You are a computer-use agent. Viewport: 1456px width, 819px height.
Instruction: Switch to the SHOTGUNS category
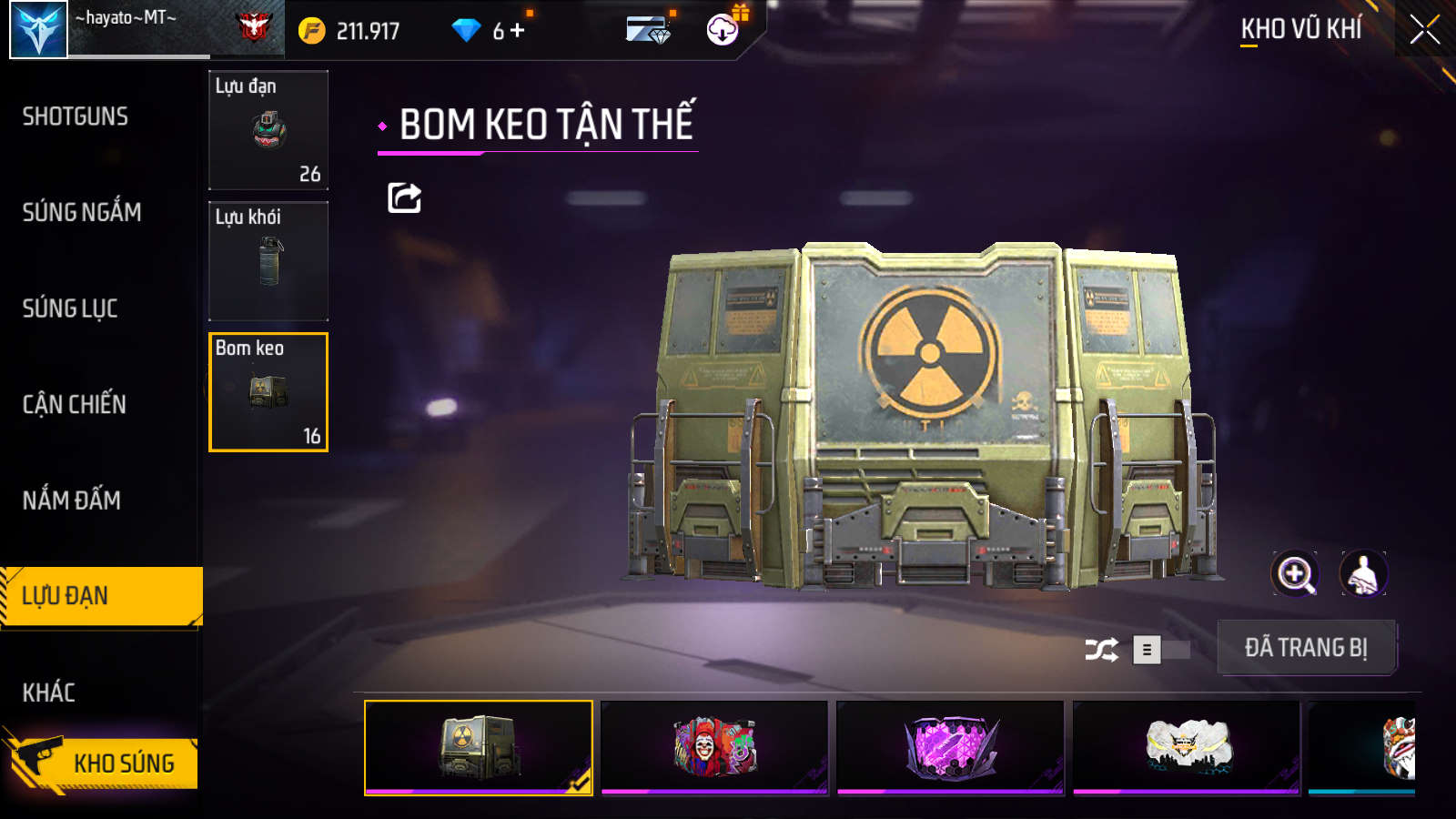(76, 116)
